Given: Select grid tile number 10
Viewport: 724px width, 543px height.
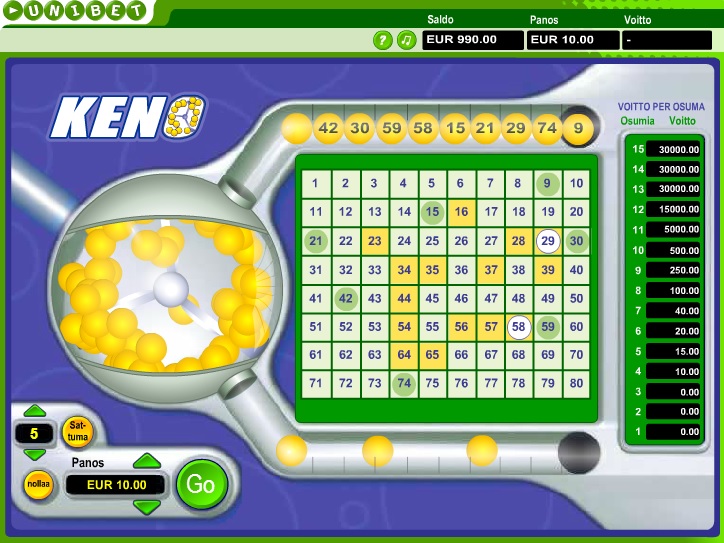Looking at the screenshot, I should tap(576, 183).
